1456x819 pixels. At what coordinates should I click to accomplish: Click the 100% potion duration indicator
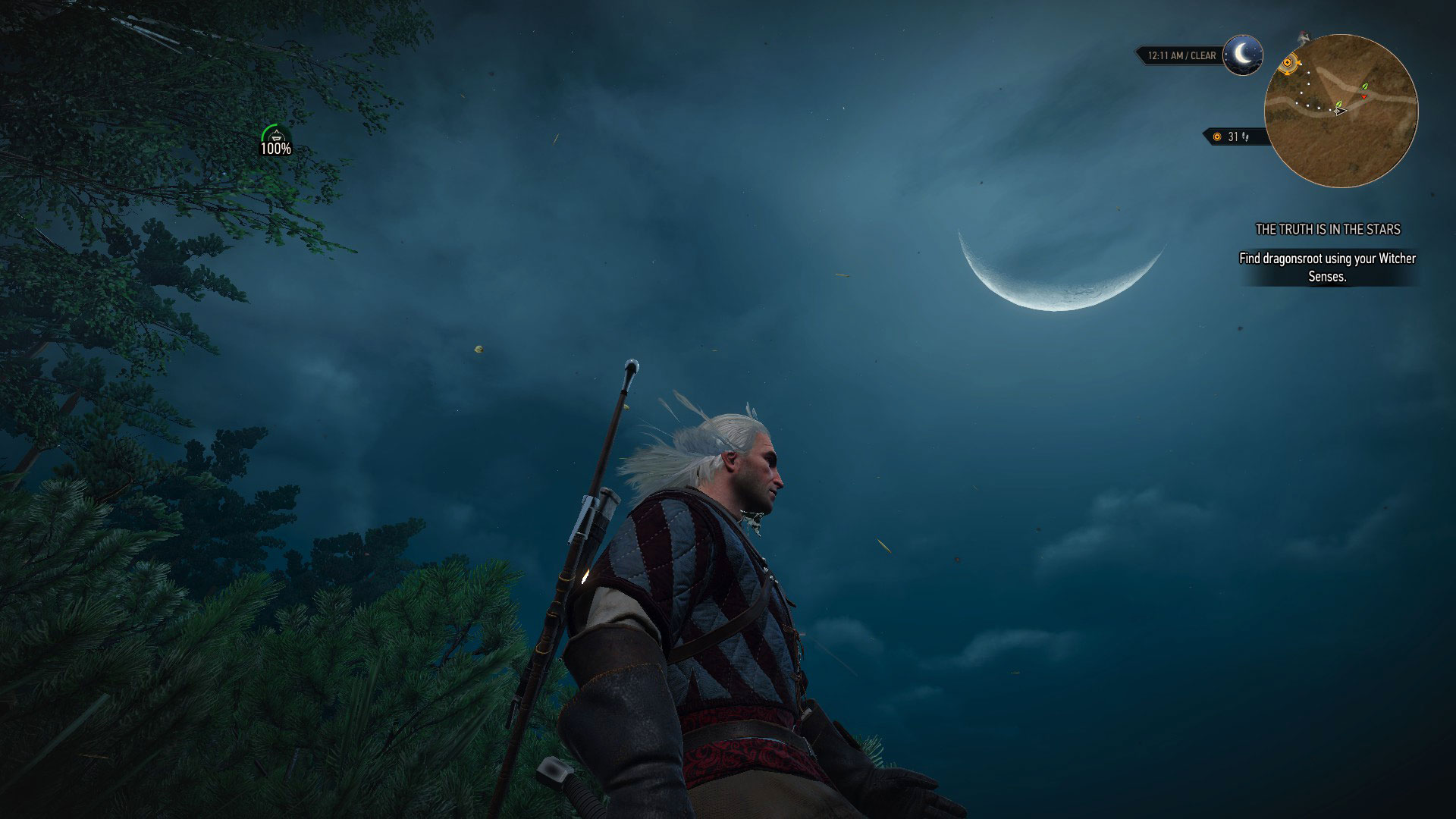(x=276, y=149)
